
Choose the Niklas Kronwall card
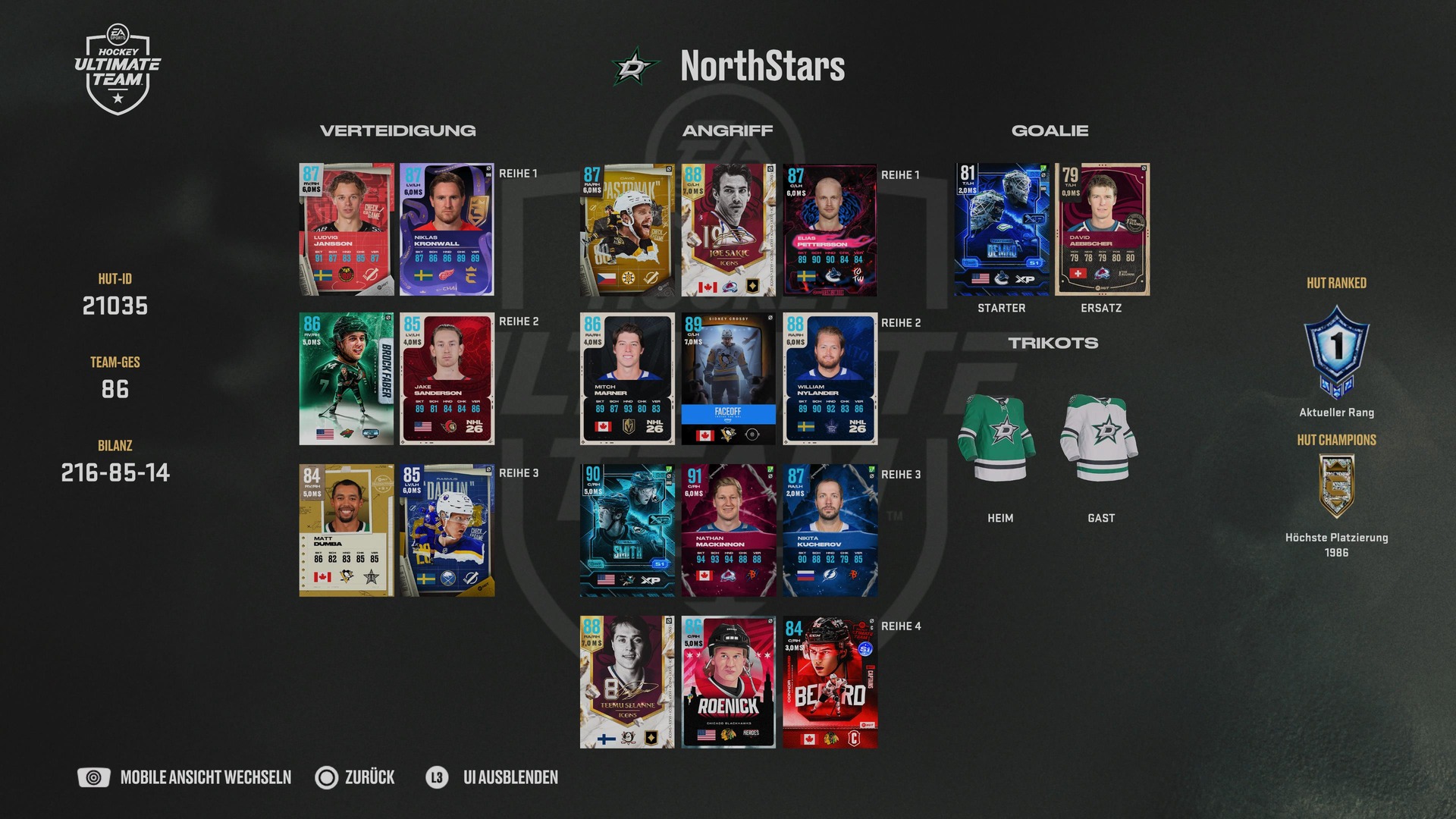click(447, 229)
